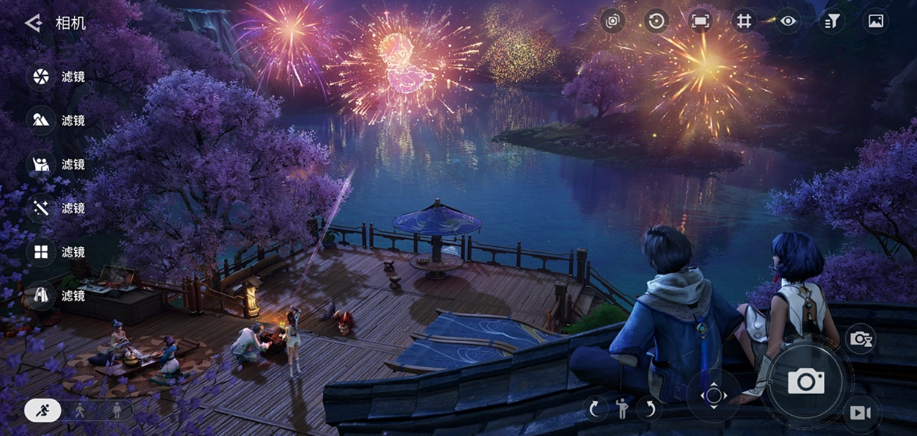The width and height of the screenshot is (917, 436).
Task: Toggle the fullscreen frame icon
Action: (700, 21)
